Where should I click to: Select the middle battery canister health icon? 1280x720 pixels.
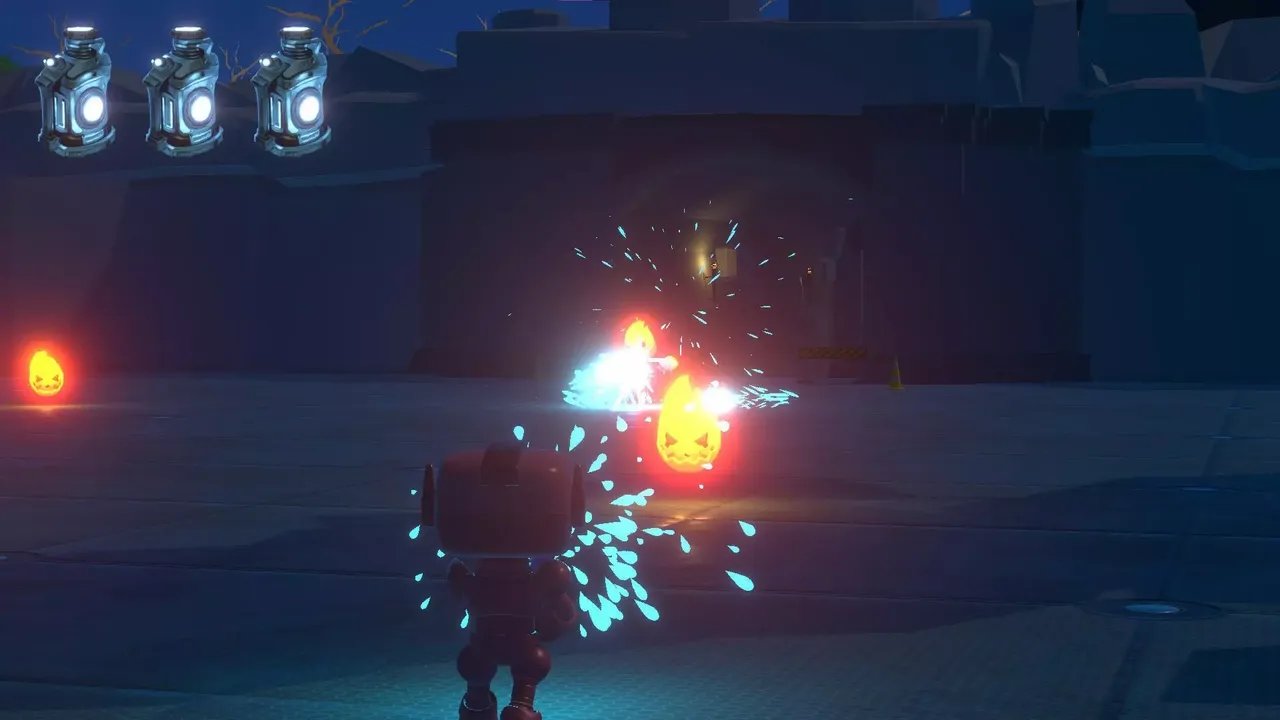(x=185, y=90)
